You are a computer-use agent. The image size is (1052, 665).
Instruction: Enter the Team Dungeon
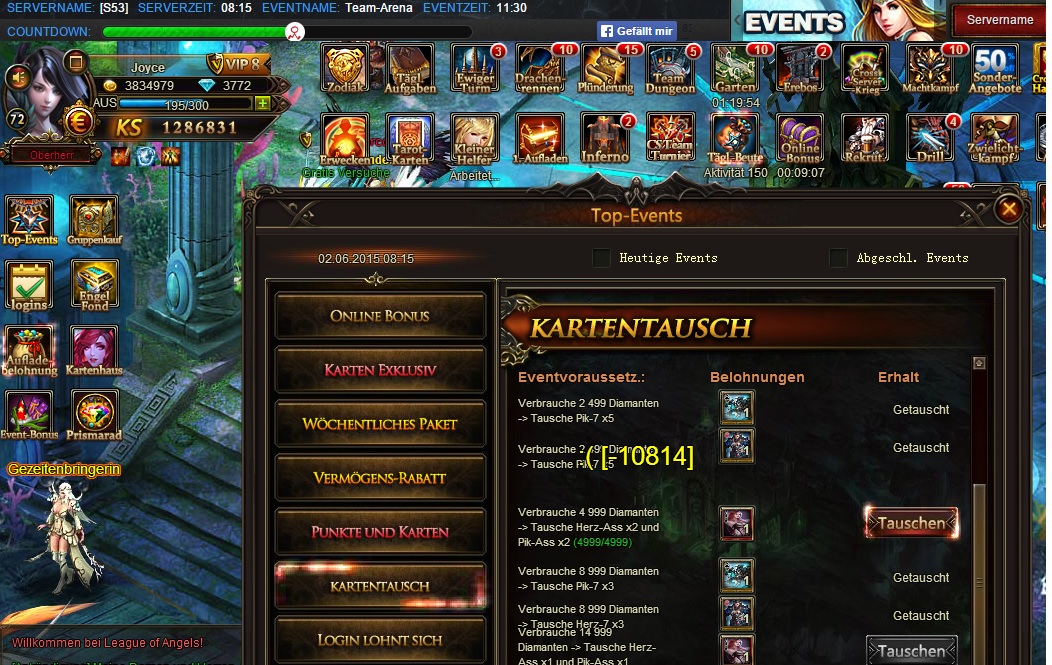click(669, 69)
